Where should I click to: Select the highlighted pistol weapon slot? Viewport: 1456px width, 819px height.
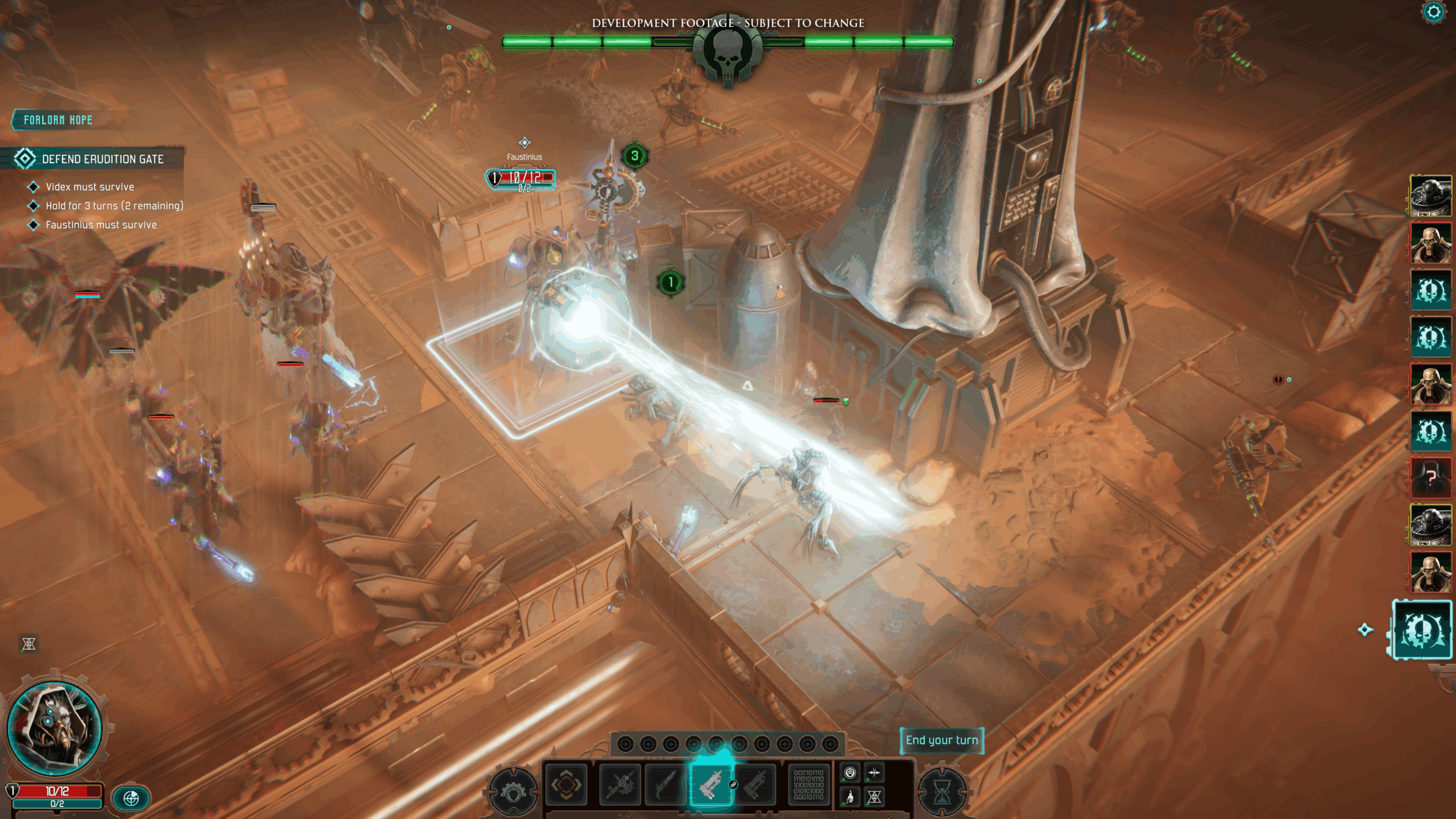click(711, 785)
